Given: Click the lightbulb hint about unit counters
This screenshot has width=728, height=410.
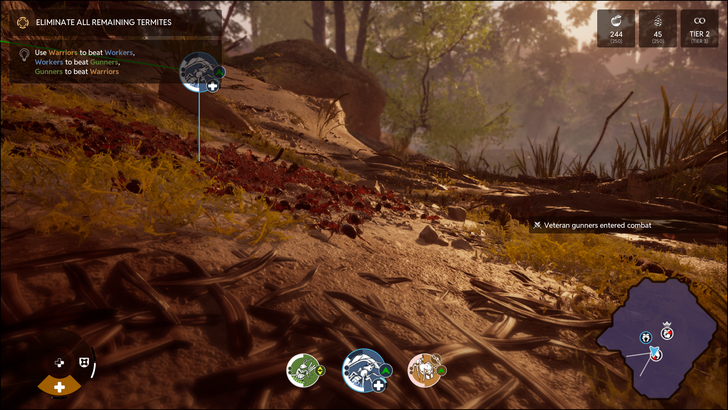Looking at the screenshot, I should pos(24,55).
